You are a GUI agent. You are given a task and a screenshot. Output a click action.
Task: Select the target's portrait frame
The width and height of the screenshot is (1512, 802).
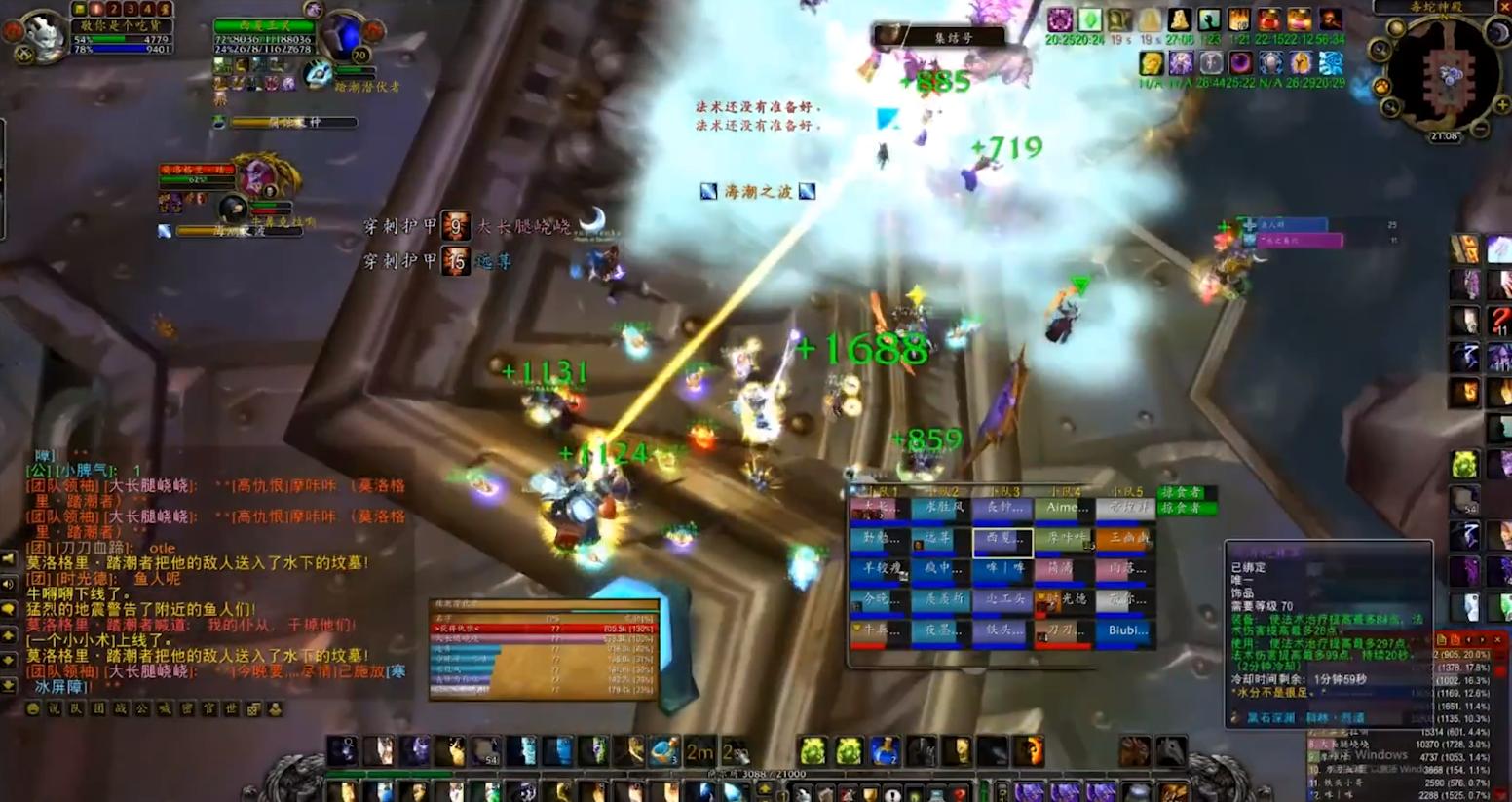point(344,35)
